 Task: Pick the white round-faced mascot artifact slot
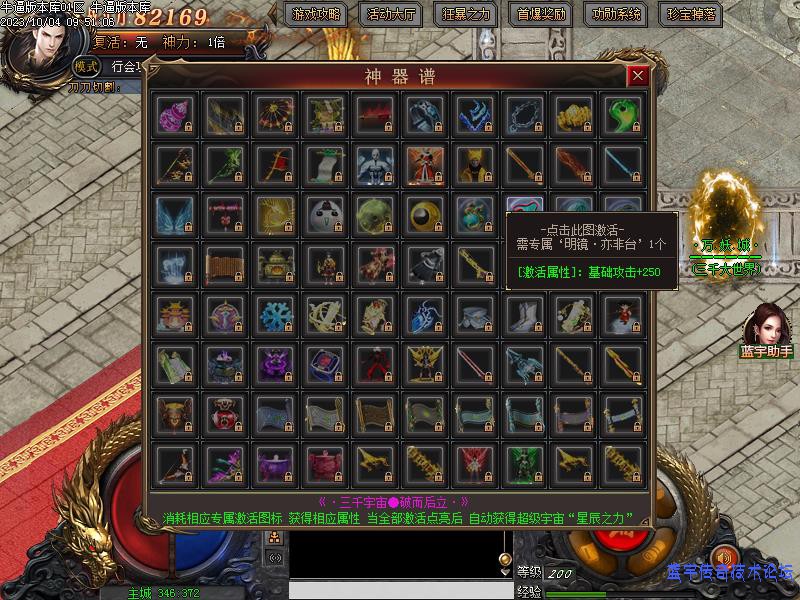point(324,214)
